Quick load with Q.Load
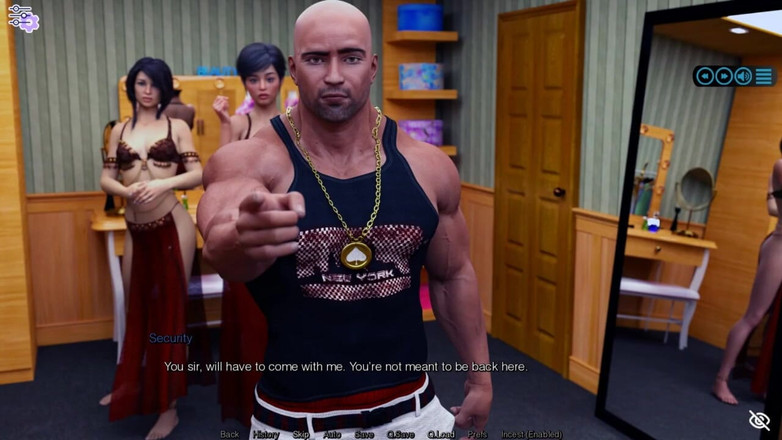 [441, 435]
